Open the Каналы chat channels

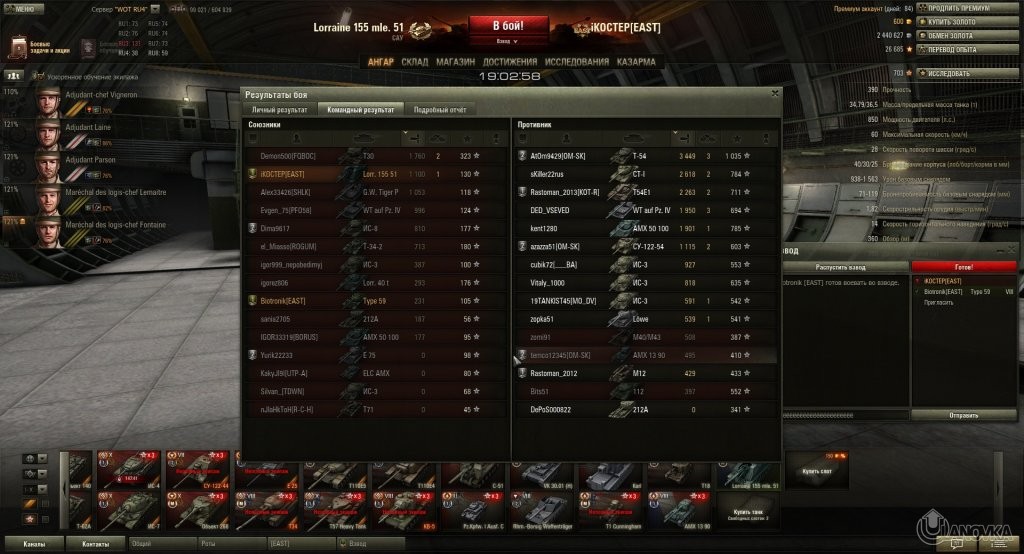[x=34, y=544]
